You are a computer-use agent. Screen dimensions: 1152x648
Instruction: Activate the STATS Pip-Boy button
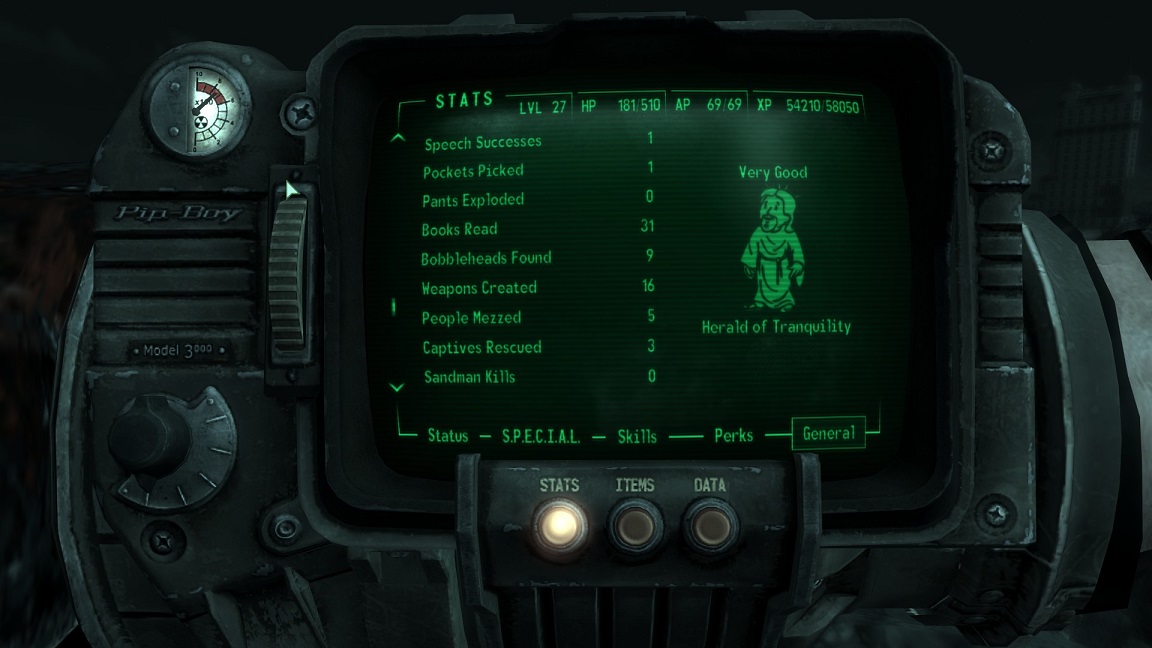click(559, 523)
